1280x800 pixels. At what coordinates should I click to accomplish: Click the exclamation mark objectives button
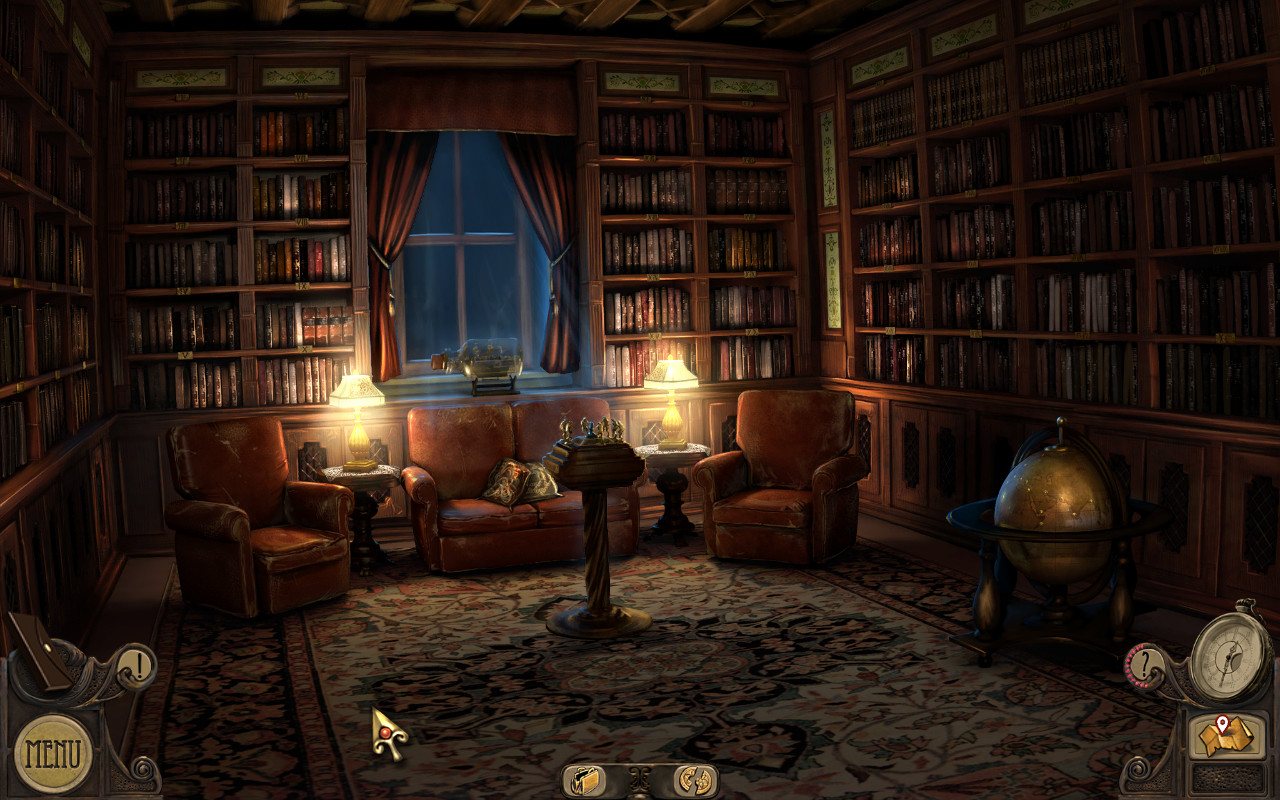click(x=137, y=665)
